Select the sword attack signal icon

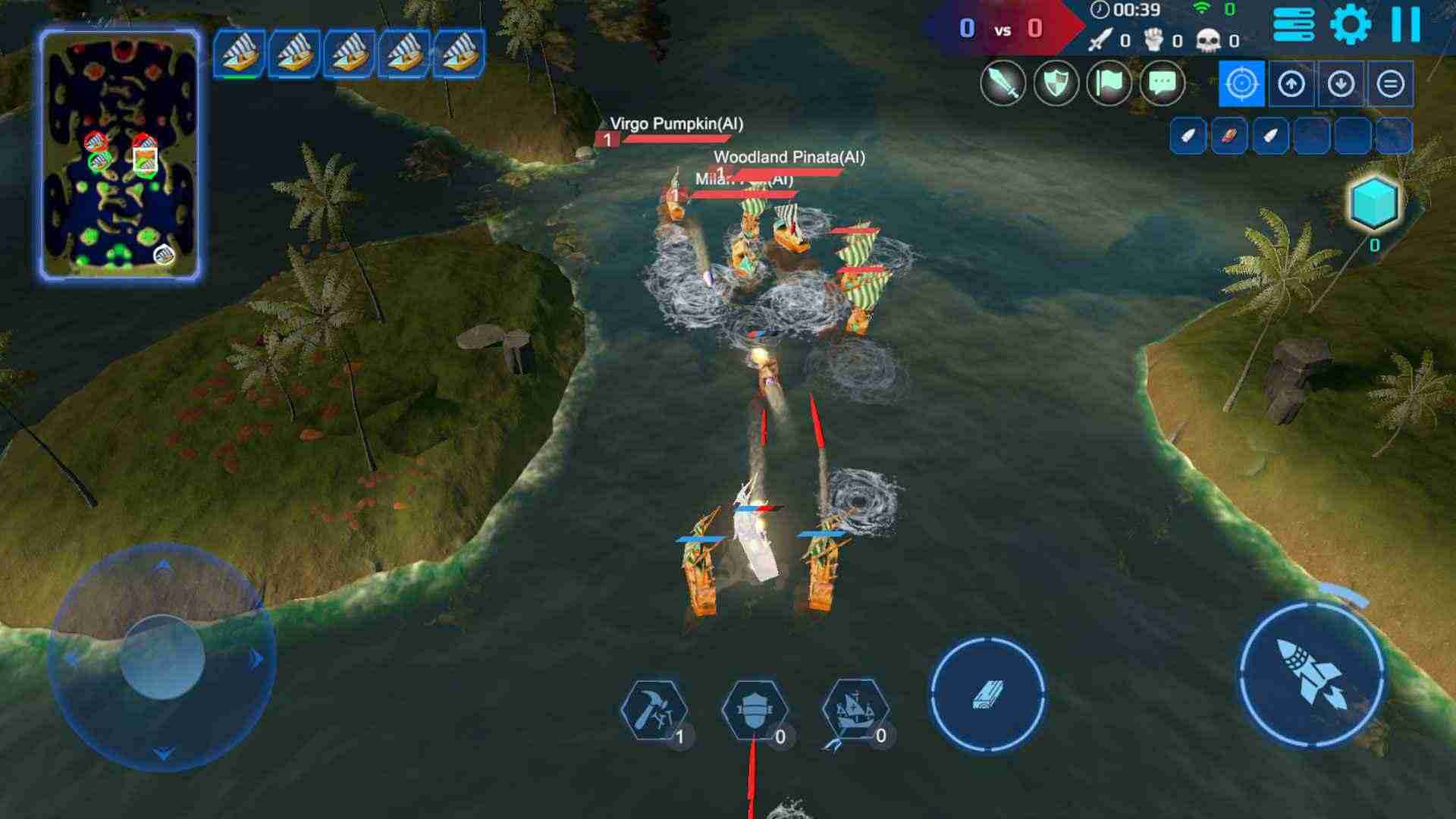click(x=1003, y=83)
